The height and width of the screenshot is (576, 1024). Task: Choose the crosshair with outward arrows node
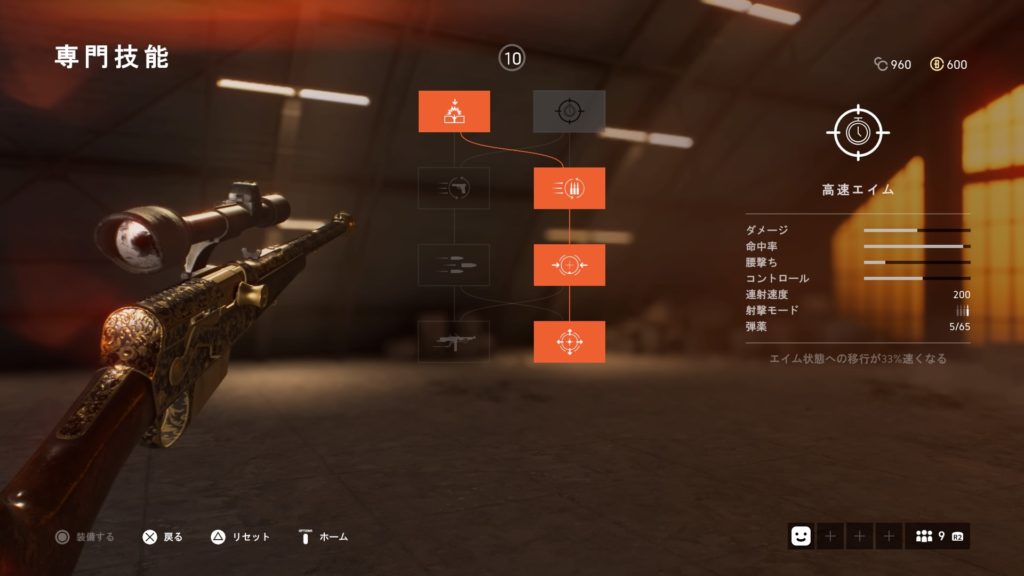(x=569, y=342)
